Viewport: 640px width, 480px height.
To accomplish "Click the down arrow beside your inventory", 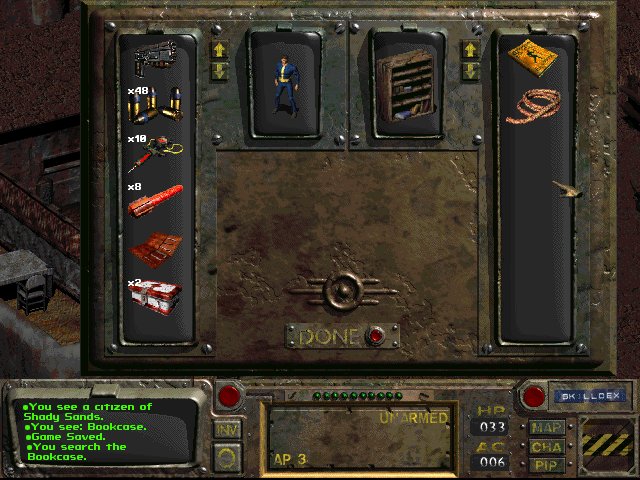I will 219,70.
